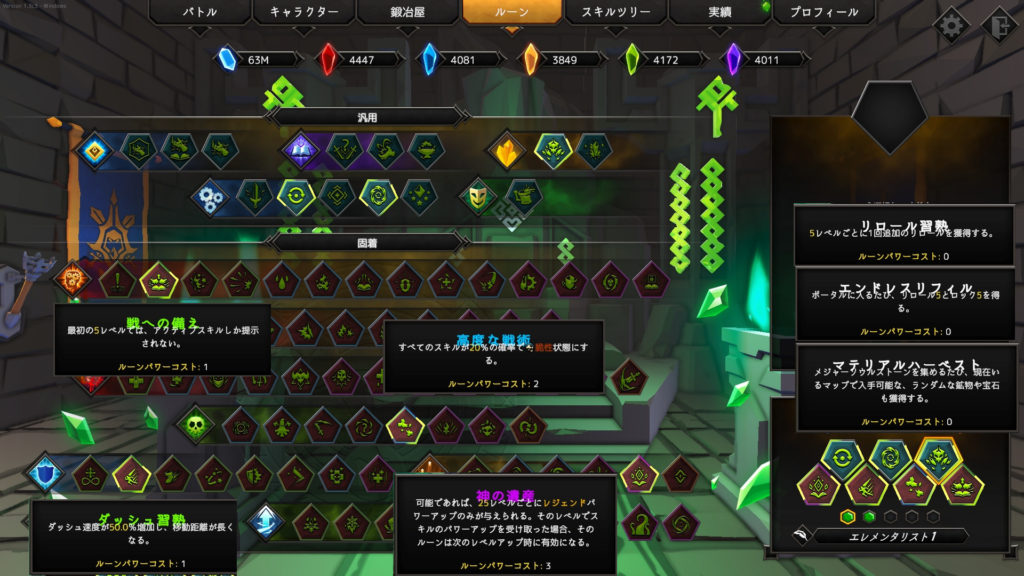Click the feather icon beside エレメンタリスト1
The width and height of the screenshot is (1024, 576).
800,536
